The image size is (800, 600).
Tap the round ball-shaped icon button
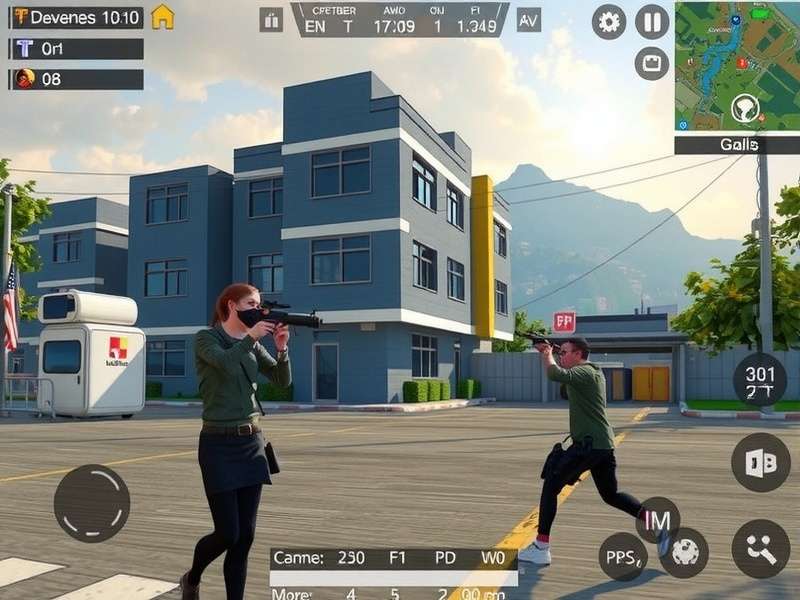[x=685, y=552]
